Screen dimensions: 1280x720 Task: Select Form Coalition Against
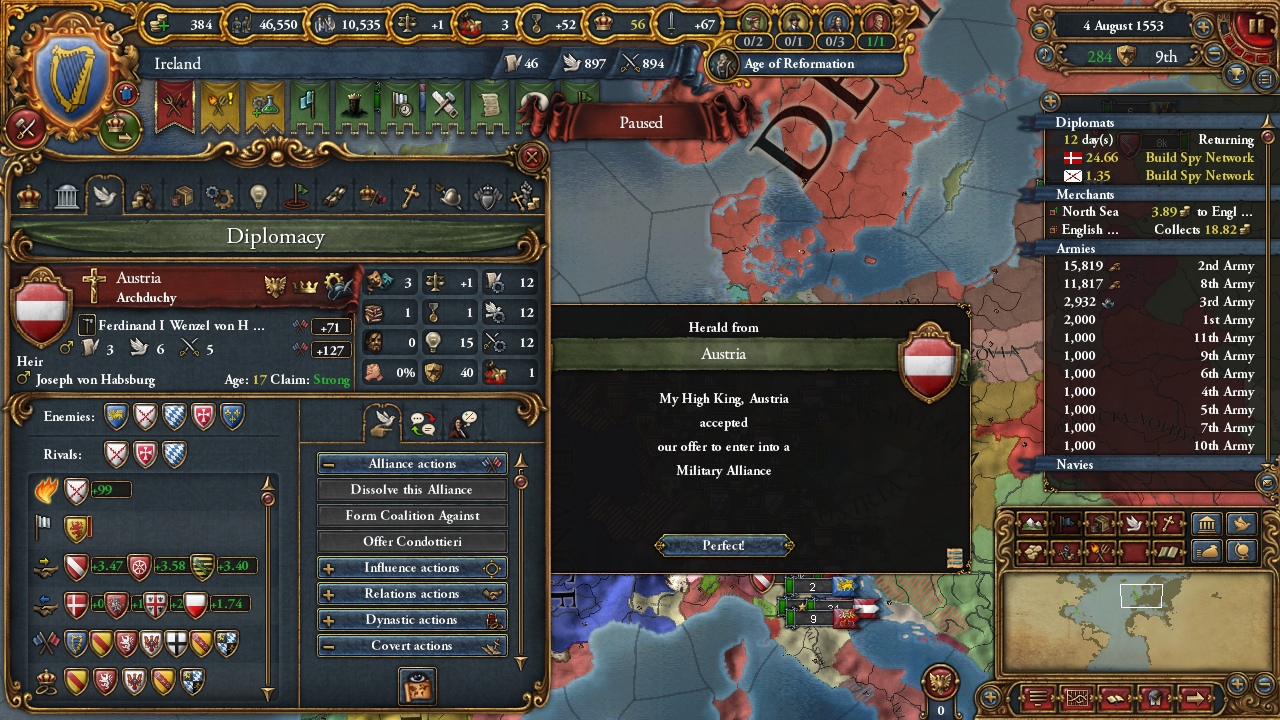tap(412, 516)
